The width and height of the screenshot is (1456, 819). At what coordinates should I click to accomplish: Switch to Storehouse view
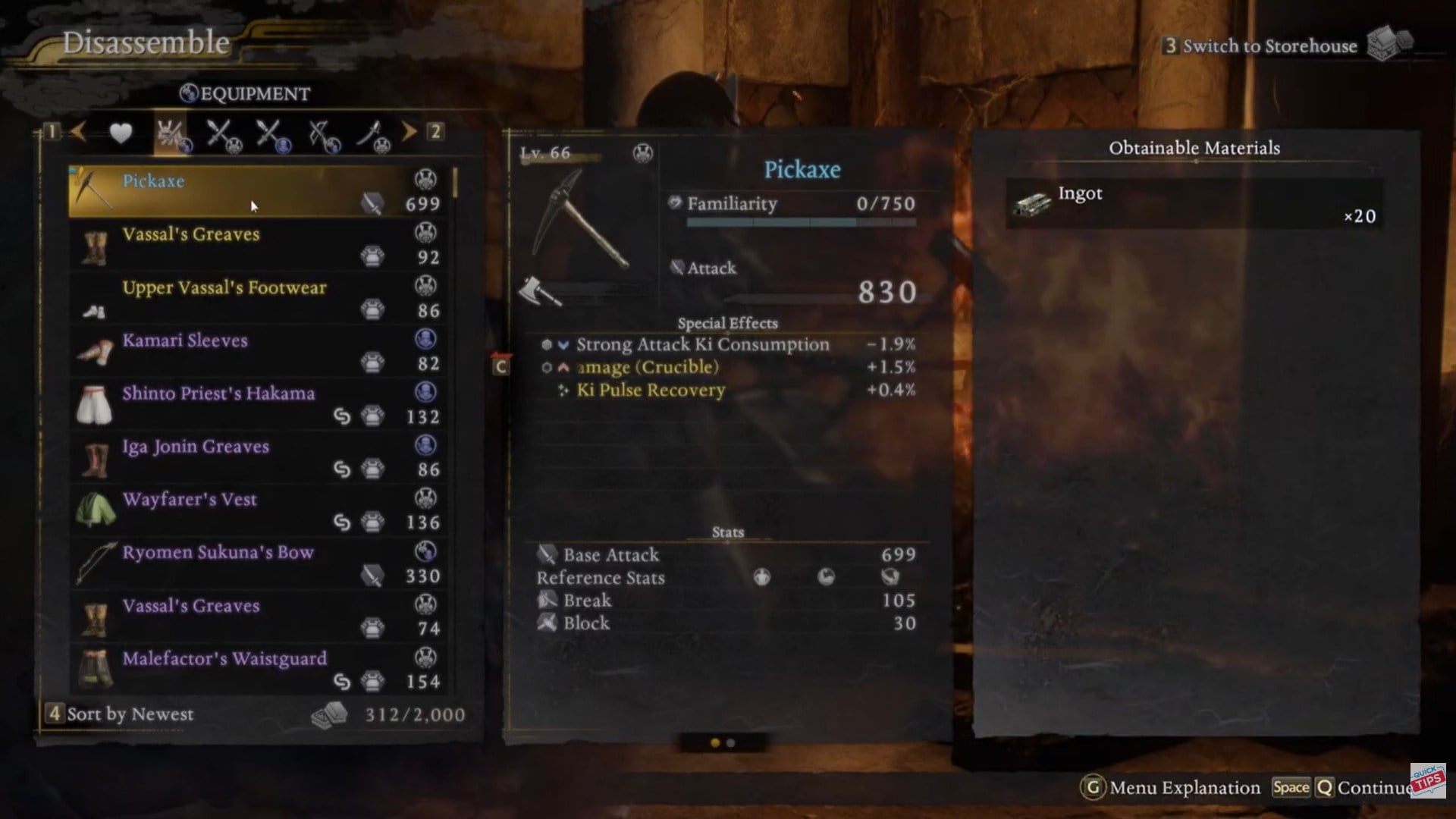point(1269,46)
